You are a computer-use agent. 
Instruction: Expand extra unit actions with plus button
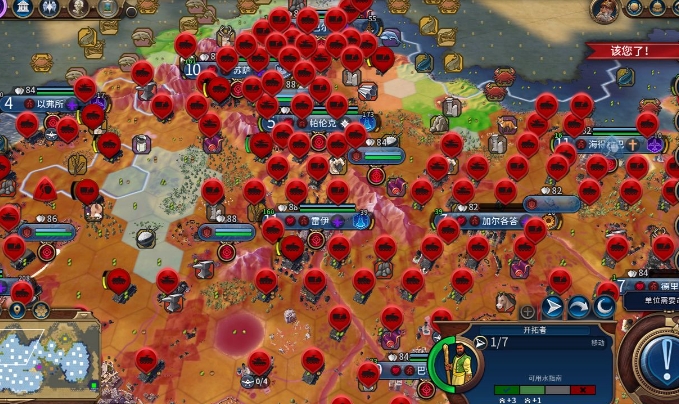[527, 311]
